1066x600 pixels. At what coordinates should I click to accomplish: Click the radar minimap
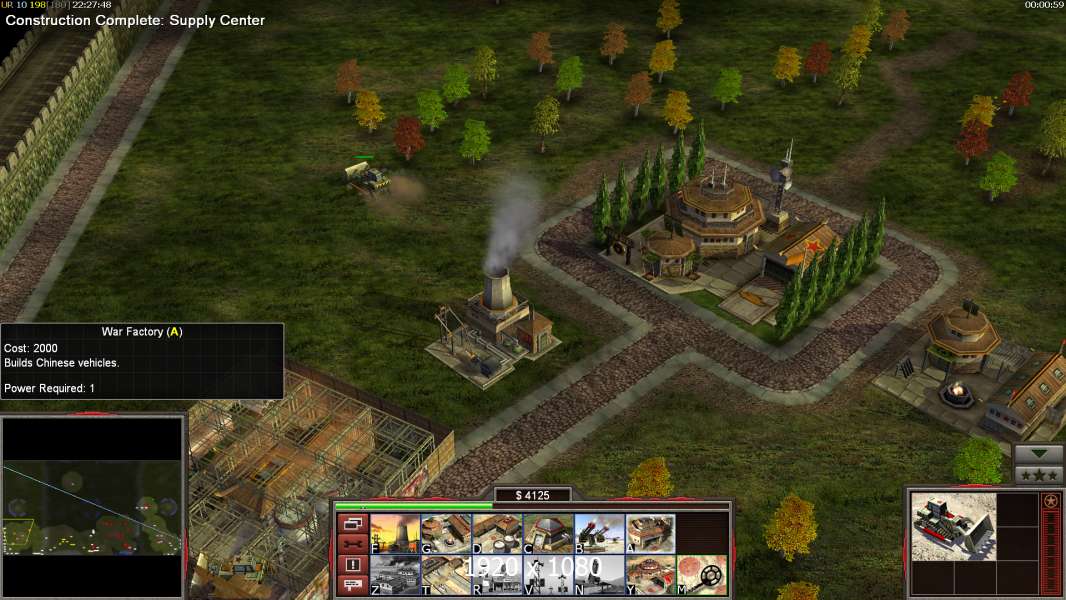[92, 507]
